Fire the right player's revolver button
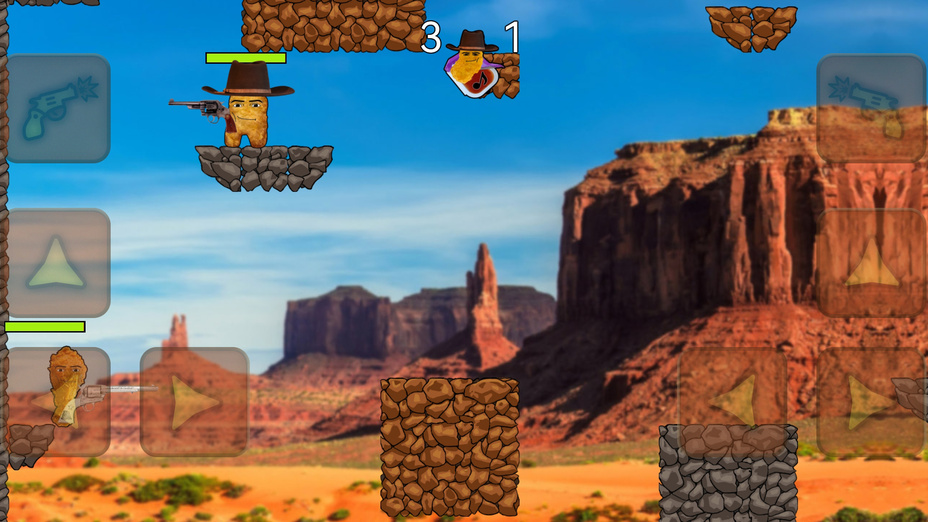928x522 pixels. coord(870,108)
